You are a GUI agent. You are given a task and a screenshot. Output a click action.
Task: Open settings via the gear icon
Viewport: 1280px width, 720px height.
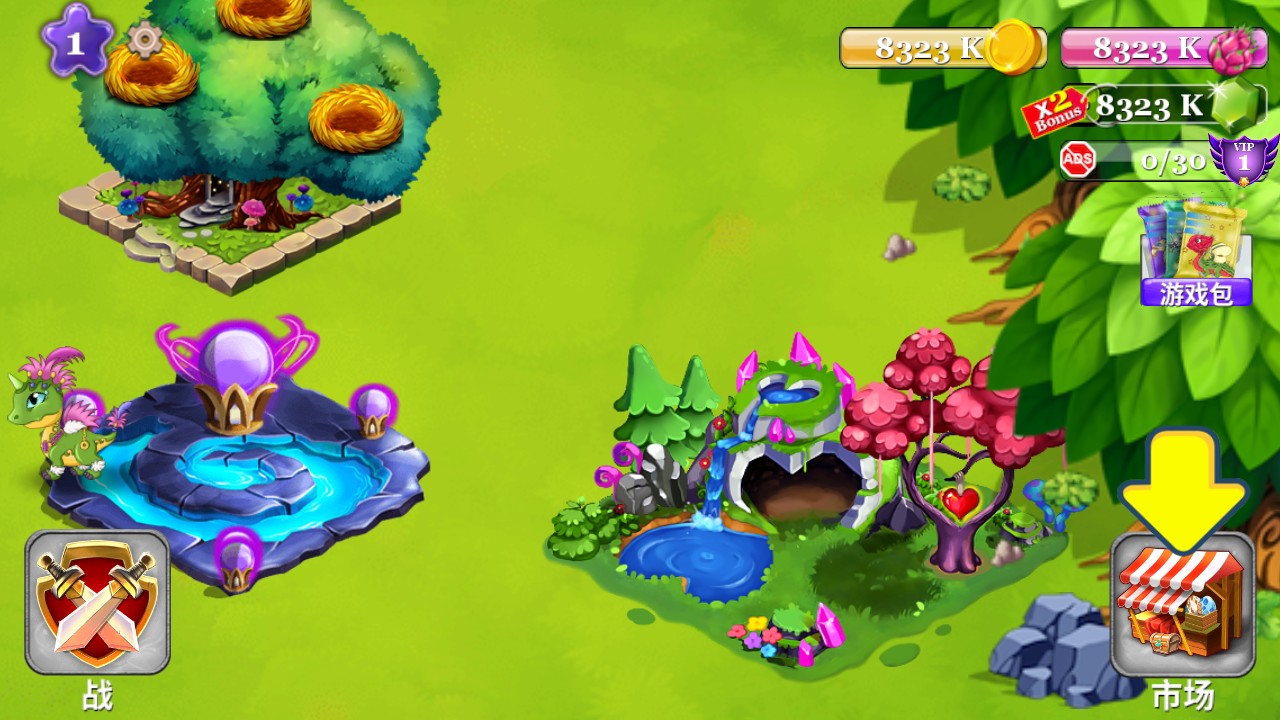(145, 41)
